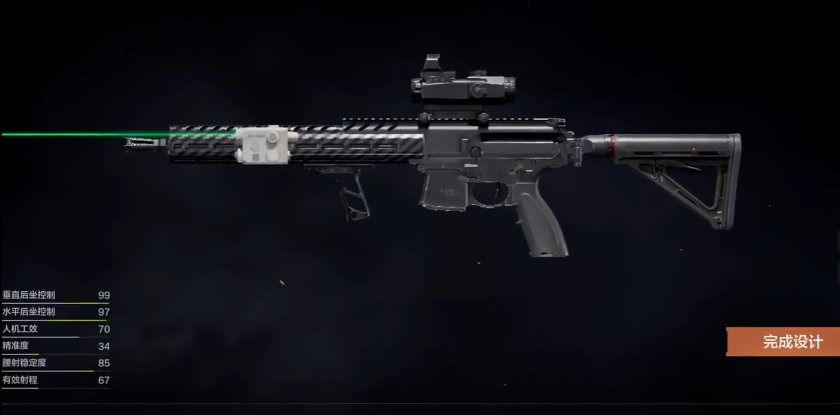Click the 完成设计 finish design button
The width and height of the screenshot is (840, 415).
point(785,342)
